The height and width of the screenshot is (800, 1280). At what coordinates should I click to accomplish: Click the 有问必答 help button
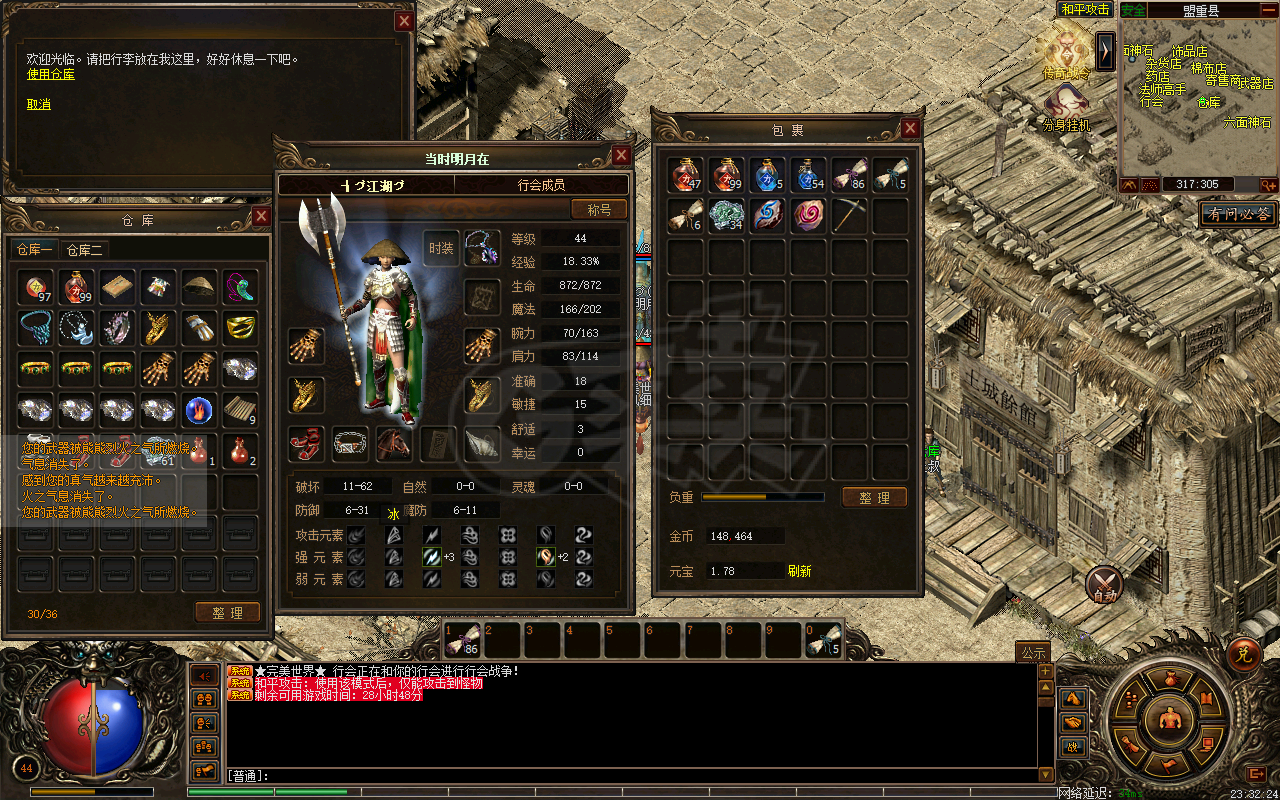[1237, 214]
